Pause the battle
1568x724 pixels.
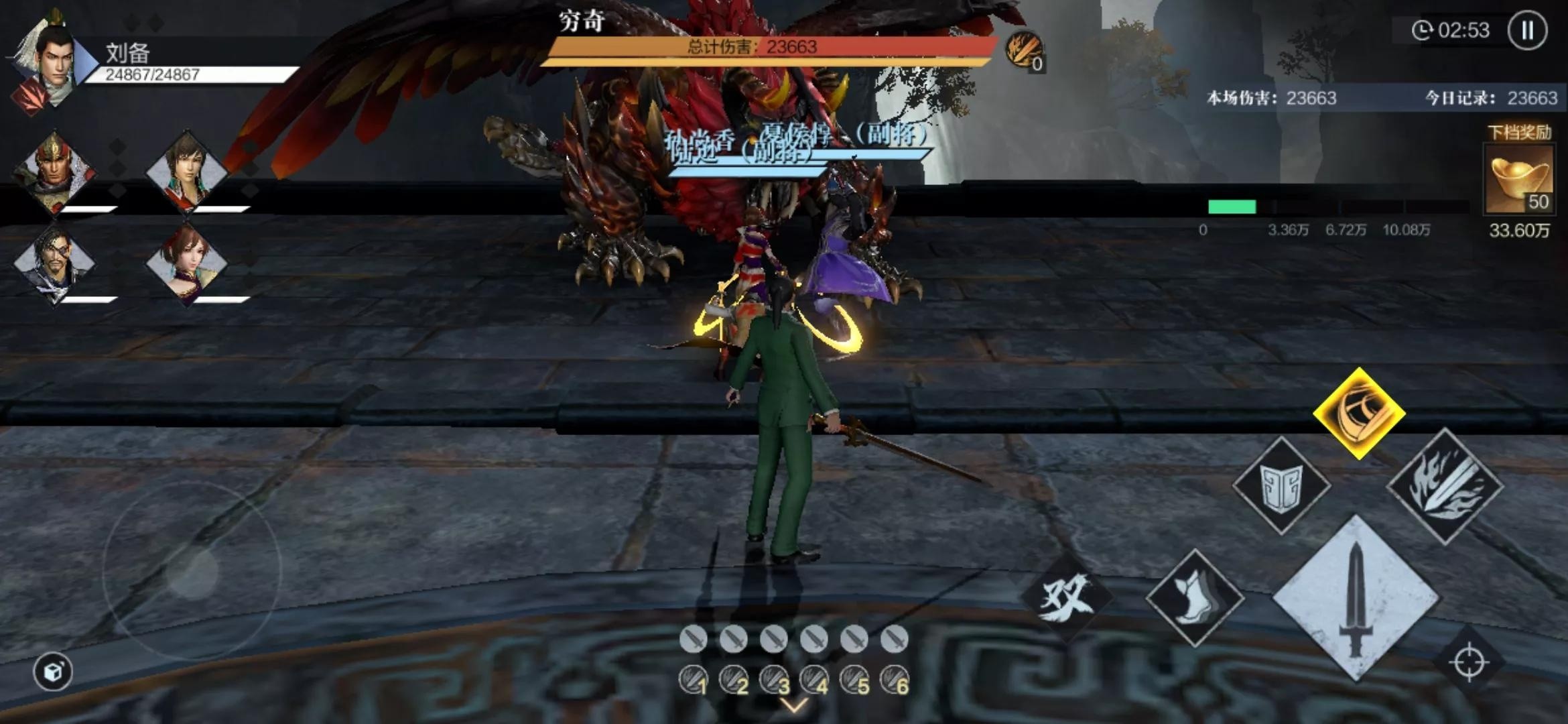point(1527,31)
